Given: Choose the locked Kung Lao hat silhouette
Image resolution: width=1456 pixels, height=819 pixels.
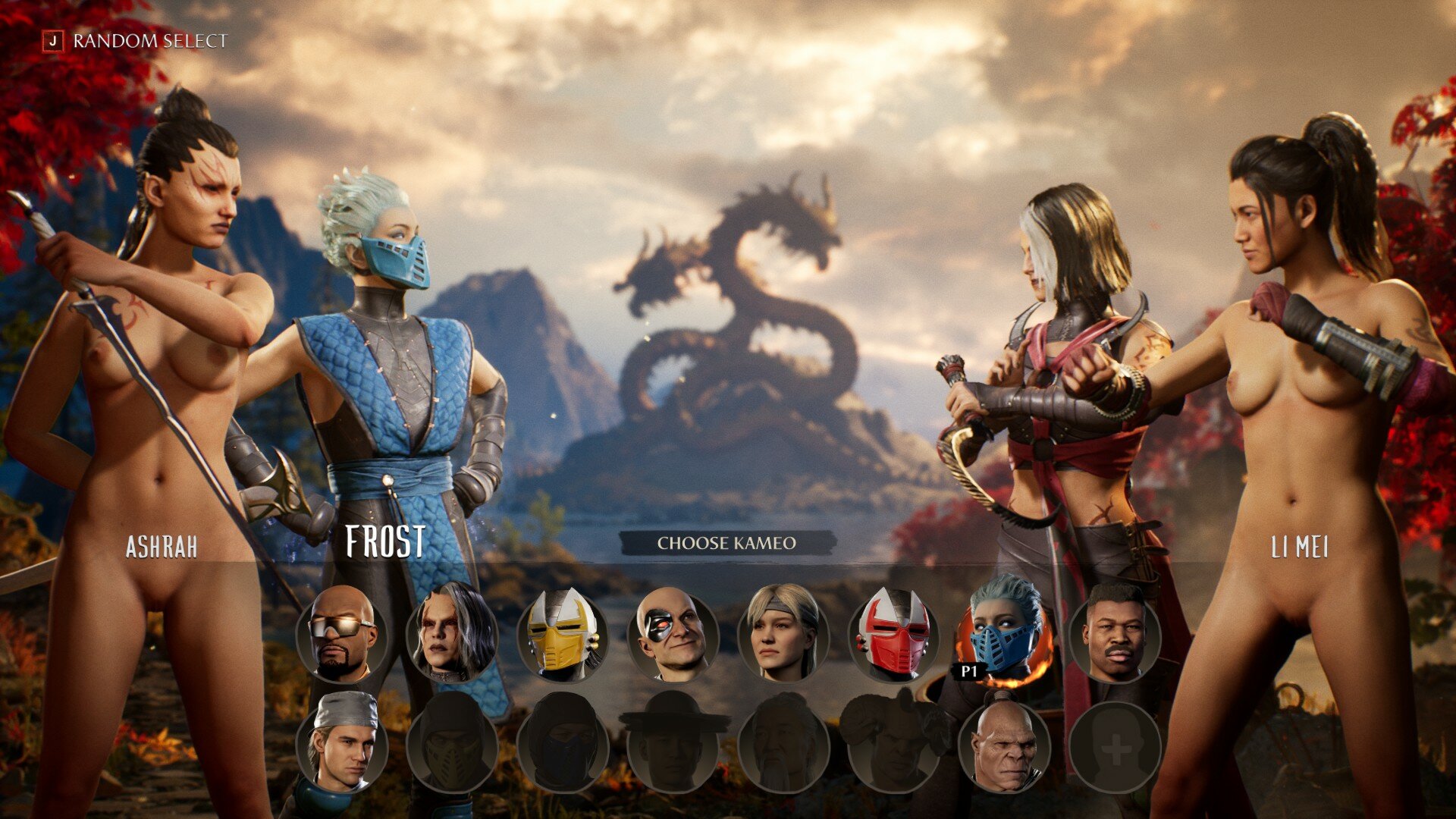Looking at the screenshot, I should pyautogui.click(x=673, y=746).
